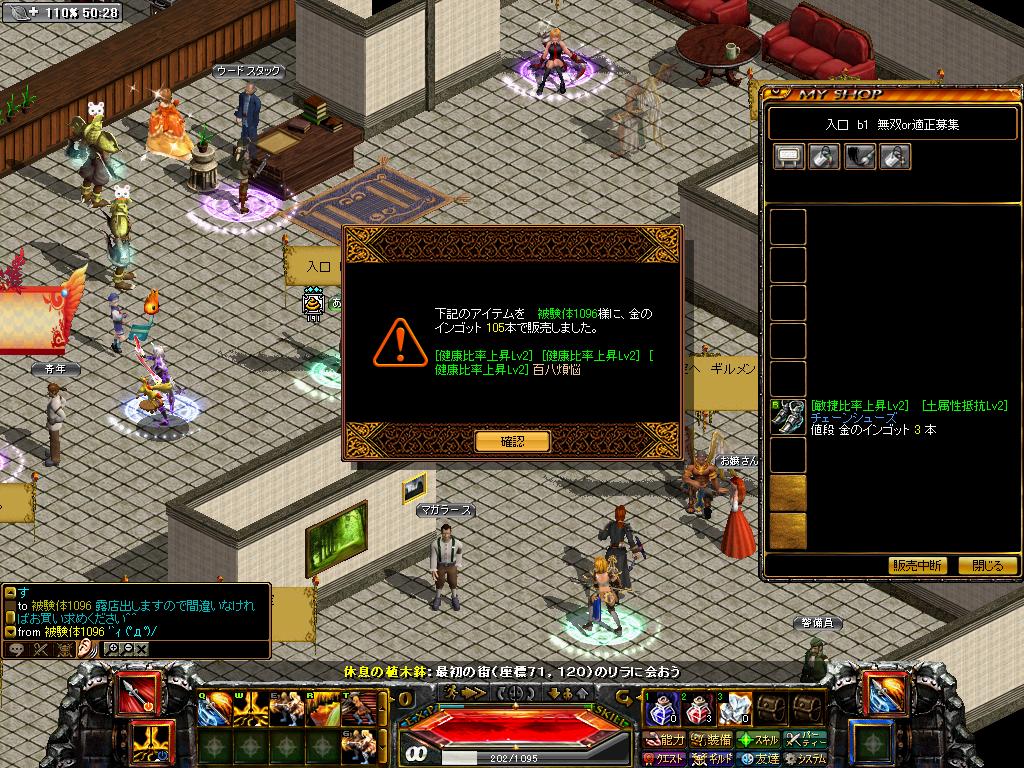This screenshot has height=768, width=1024.
Task: Open the パーティー party menu
Action: coord(806,741)
